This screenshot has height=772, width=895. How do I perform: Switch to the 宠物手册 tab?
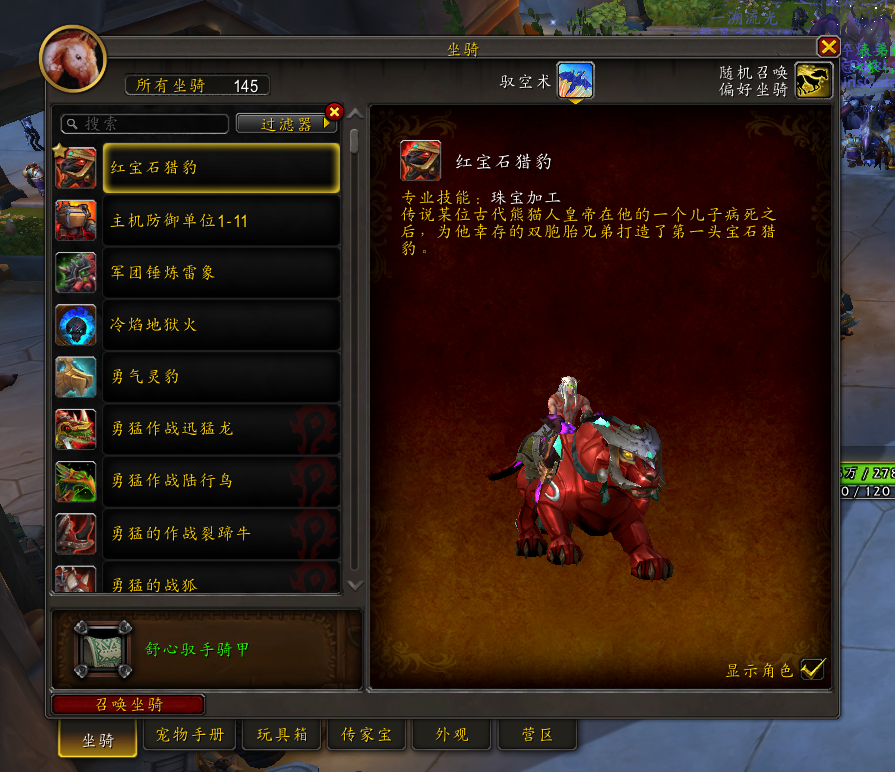click(190, 736)
